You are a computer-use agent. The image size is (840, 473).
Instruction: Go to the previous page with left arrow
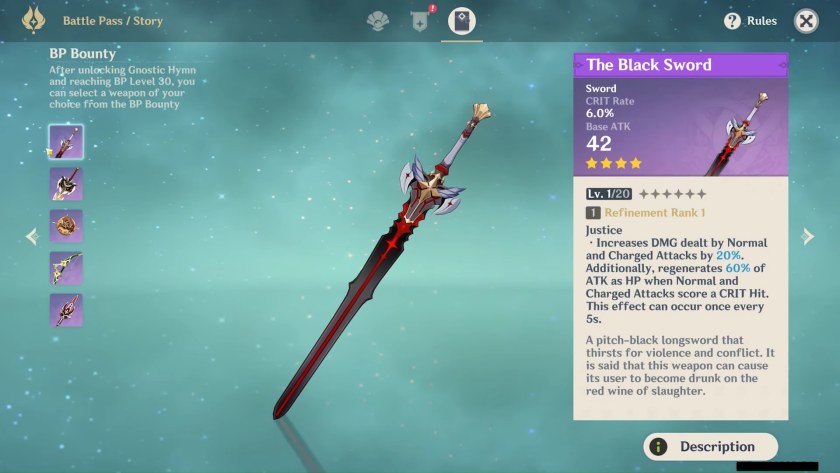pyautogui.click(x=31, y=237)
